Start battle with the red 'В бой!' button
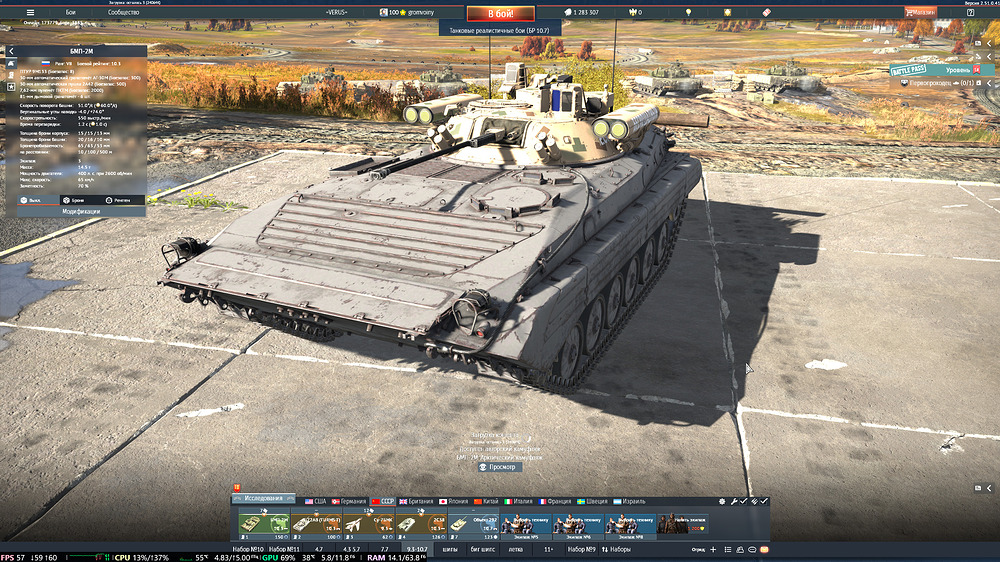The image size is (1000, 562). point(500,13)
